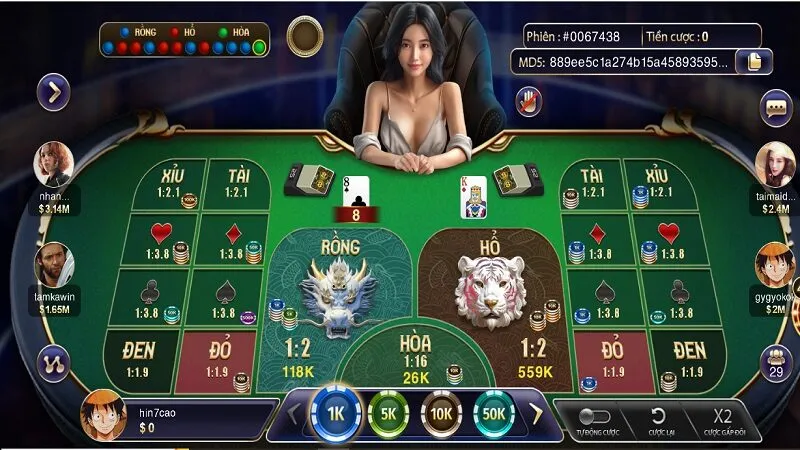Image resolution: width=800 pixels, height=450 pixels.
Task: Expand the purple arrow side menu
Action: tap(52, 93)
